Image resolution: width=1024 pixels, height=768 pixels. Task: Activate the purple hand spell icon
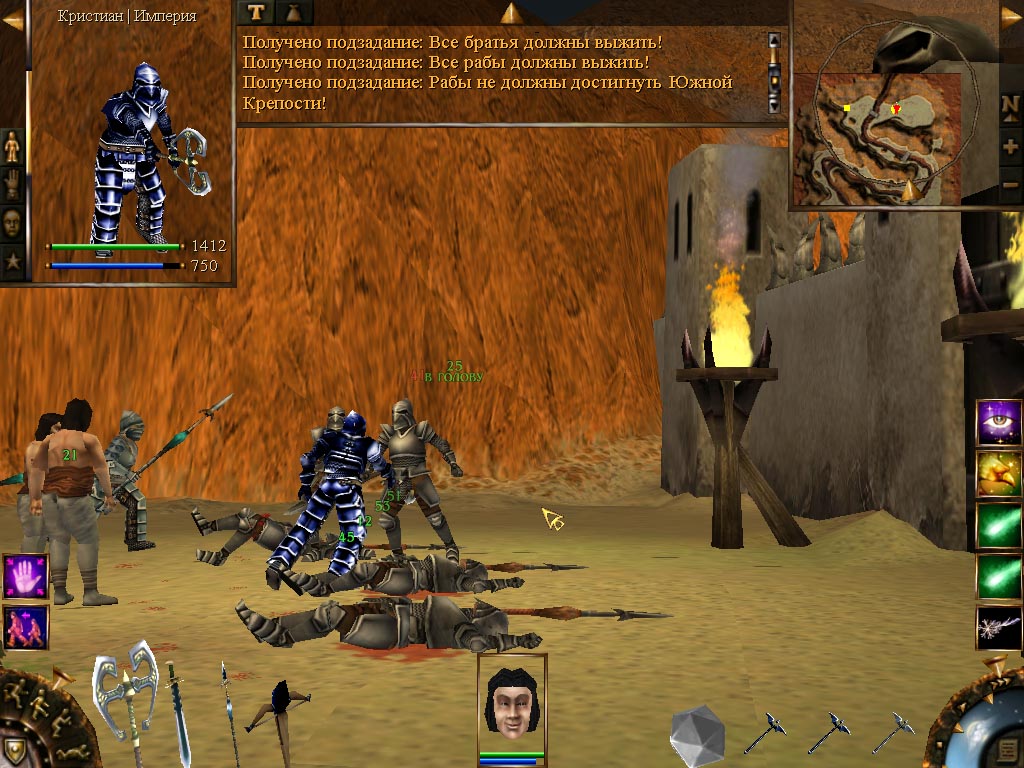(25, 577)
